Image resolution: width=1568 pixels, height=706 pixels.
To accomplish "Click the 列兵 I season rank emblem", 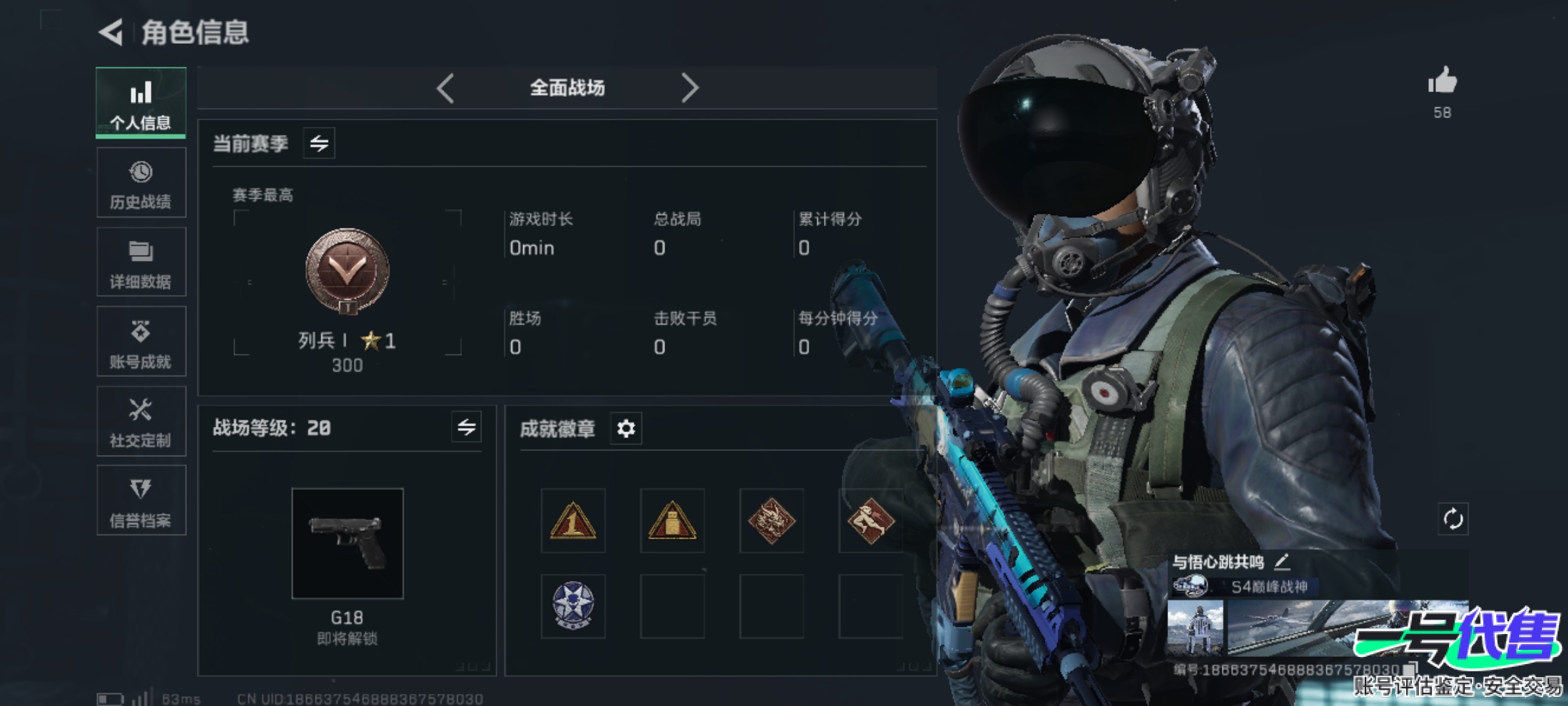I will (348, 271).
